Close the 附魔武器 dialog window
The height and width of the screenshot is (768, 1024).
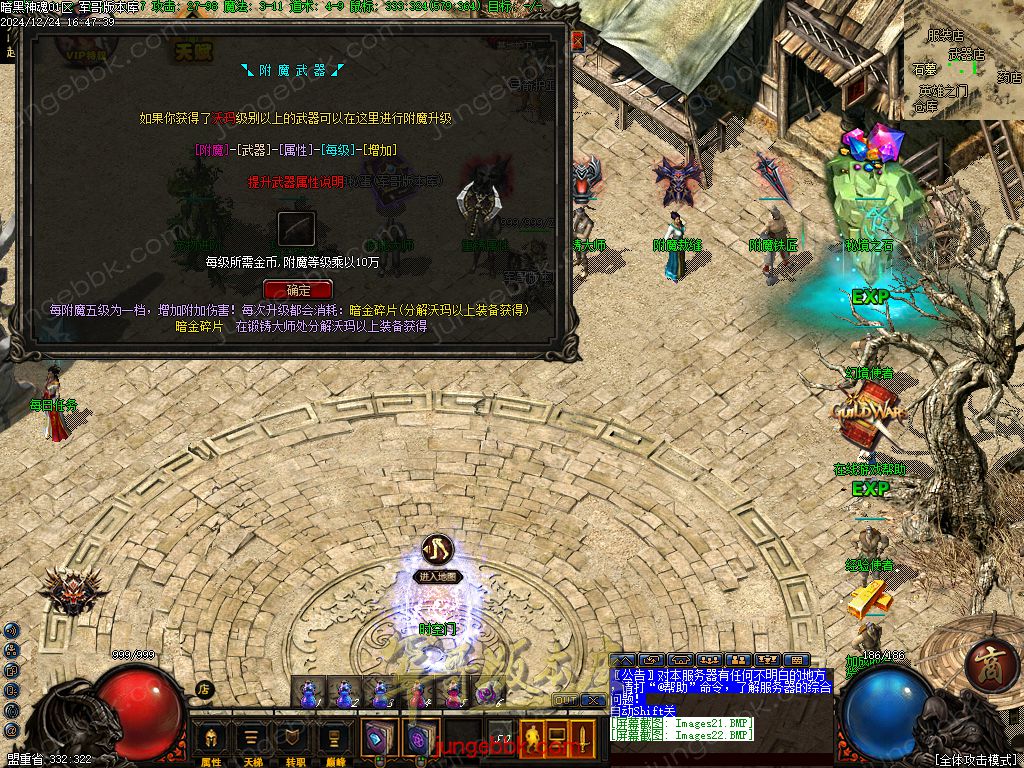577,41
